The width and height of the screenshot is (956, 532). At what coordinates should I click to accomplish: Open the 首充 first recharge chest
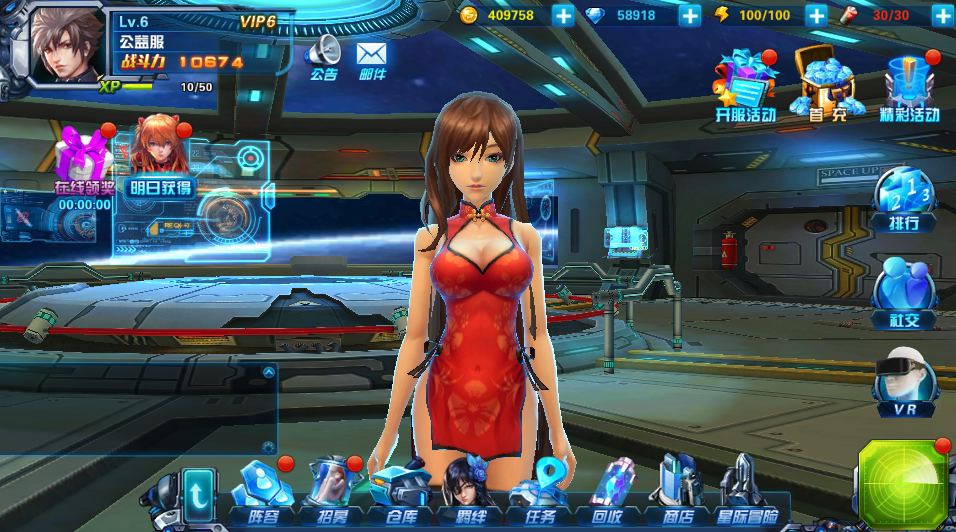point(826,84)
